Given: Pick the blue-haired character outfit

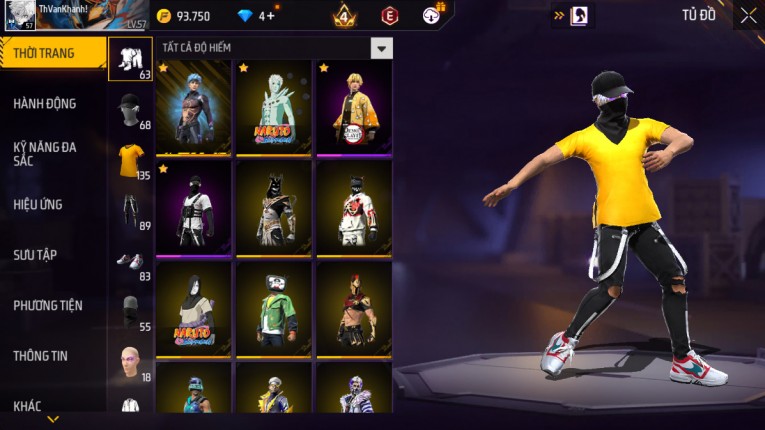Looking at the screenshot, I should [193, 107].
